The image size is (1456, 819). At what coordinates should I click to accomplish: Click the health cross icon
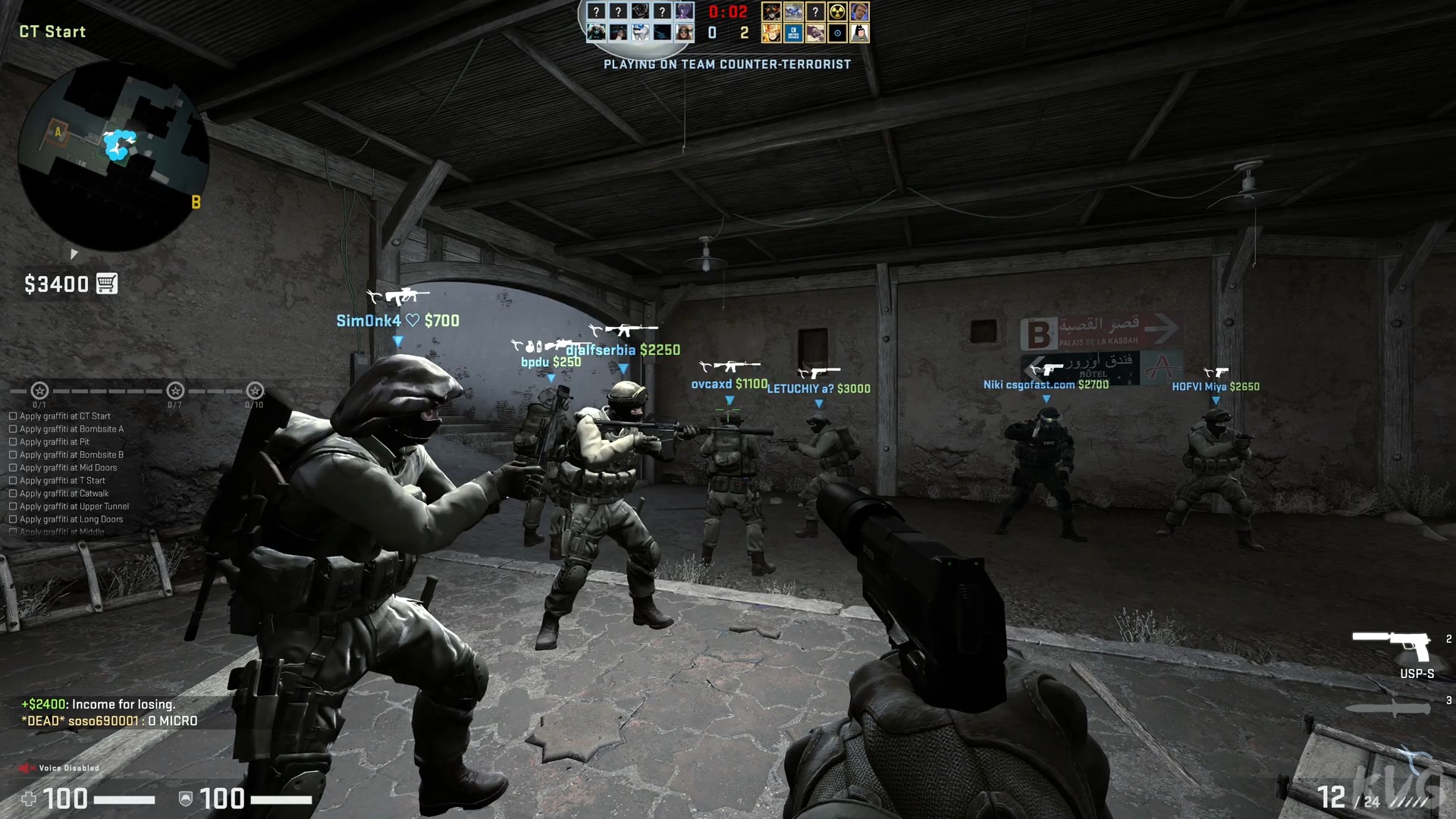30,799
